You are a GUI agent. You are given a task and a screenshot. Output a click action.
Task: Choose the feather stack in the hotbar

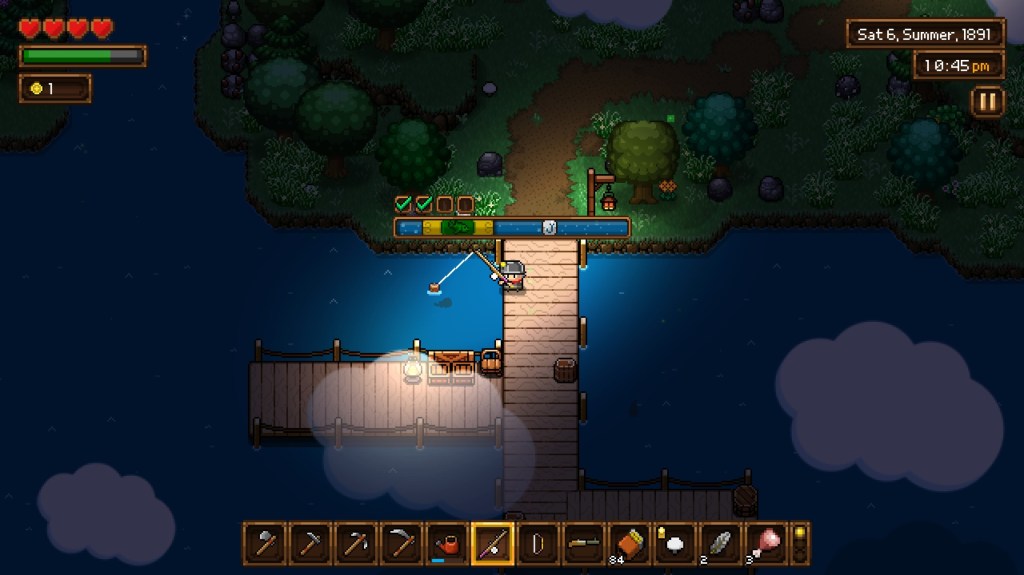719,543
